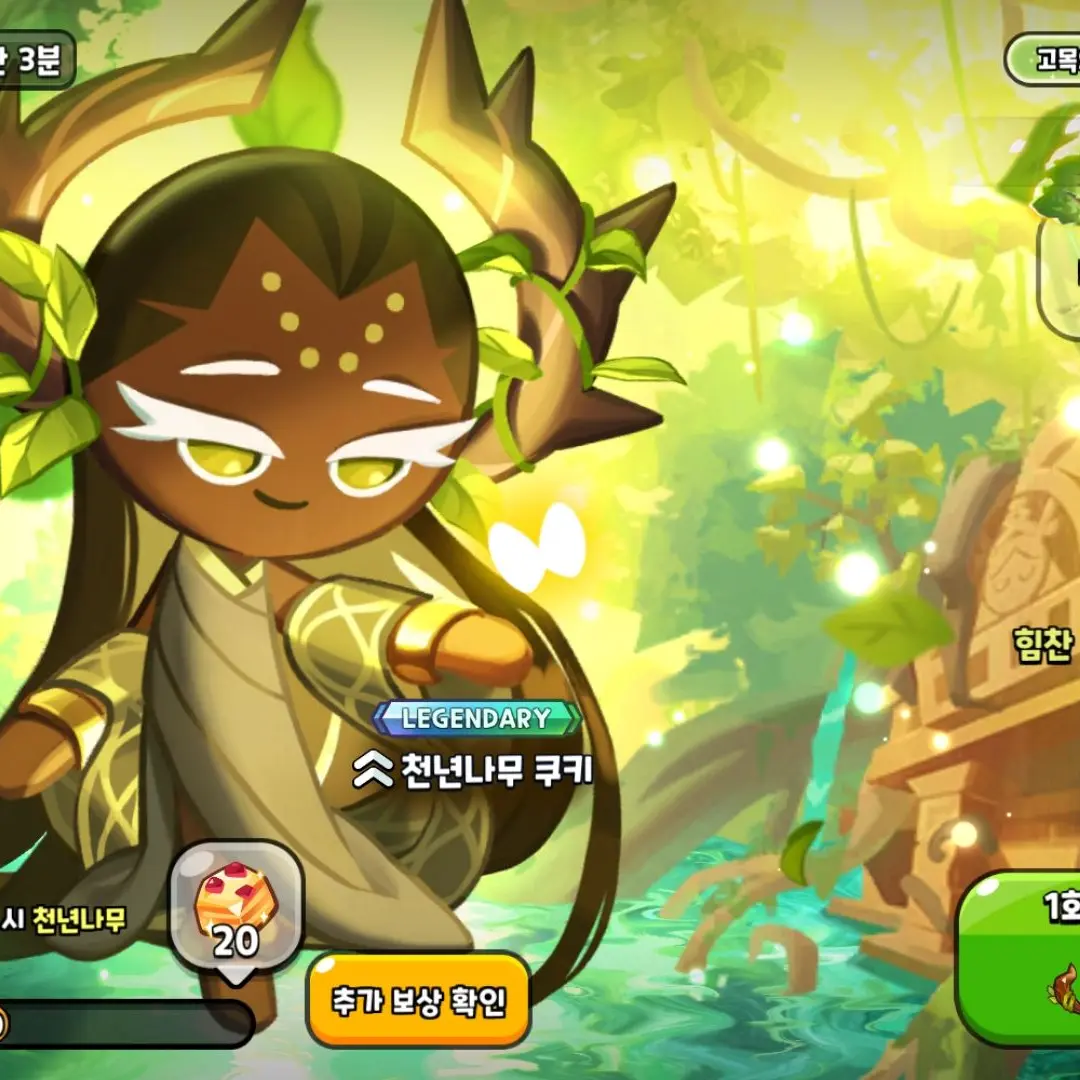
Task: Open the 추가 보상 확인 rewards button
Action: point(418,999)
